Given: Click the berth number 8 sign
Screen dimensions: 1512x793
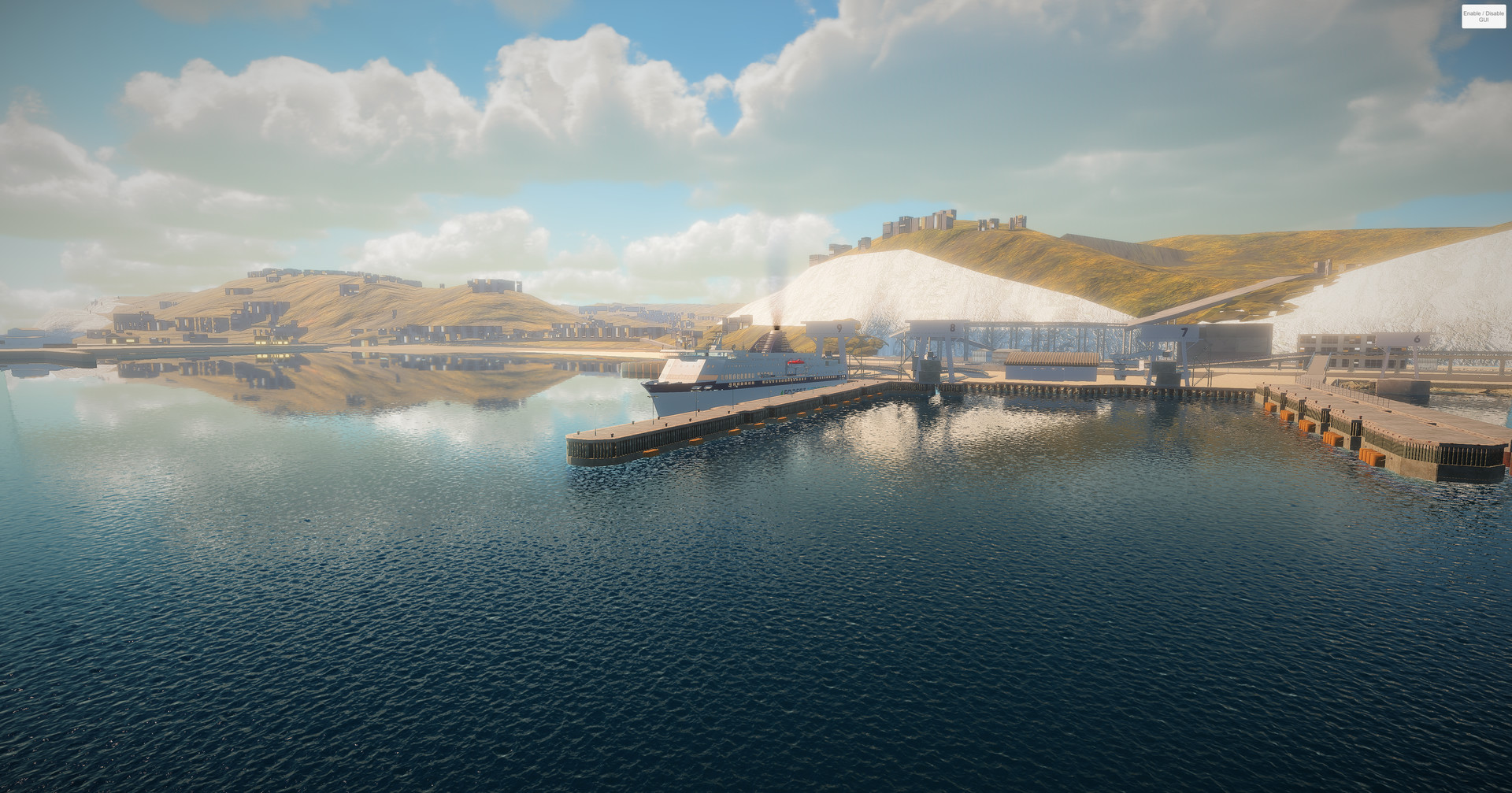Looking at the screenshot, I should pos(952,327).
